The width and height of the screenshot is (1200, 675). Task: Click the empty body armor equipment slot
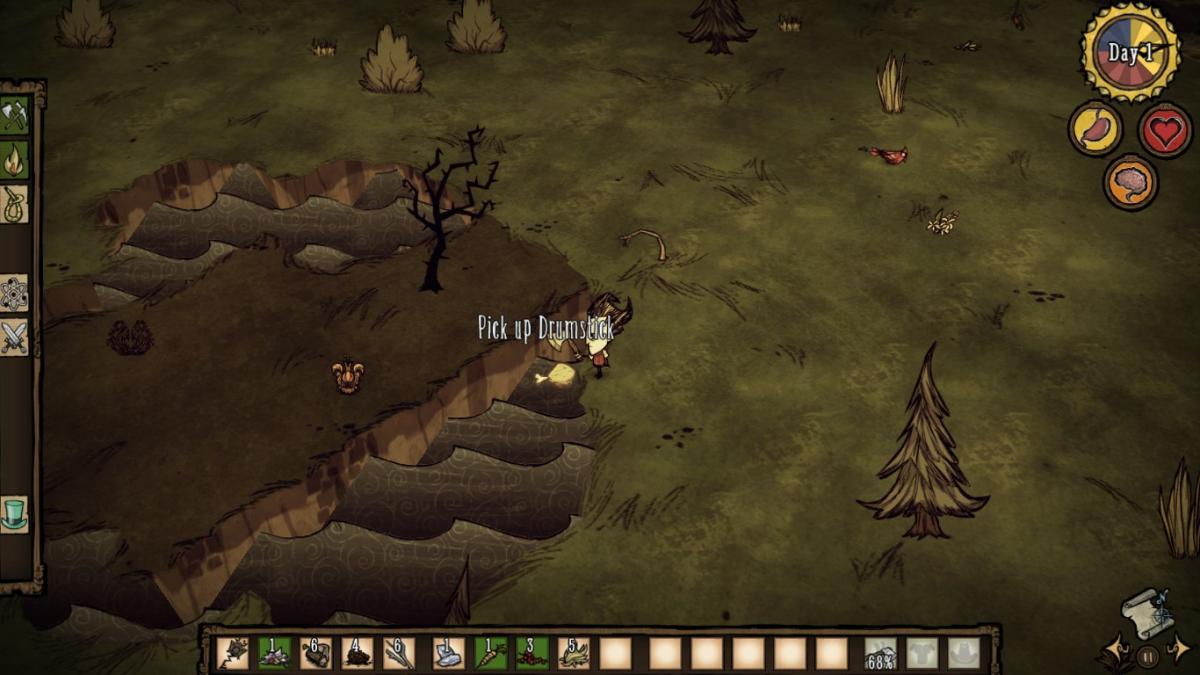click(922, 653)
